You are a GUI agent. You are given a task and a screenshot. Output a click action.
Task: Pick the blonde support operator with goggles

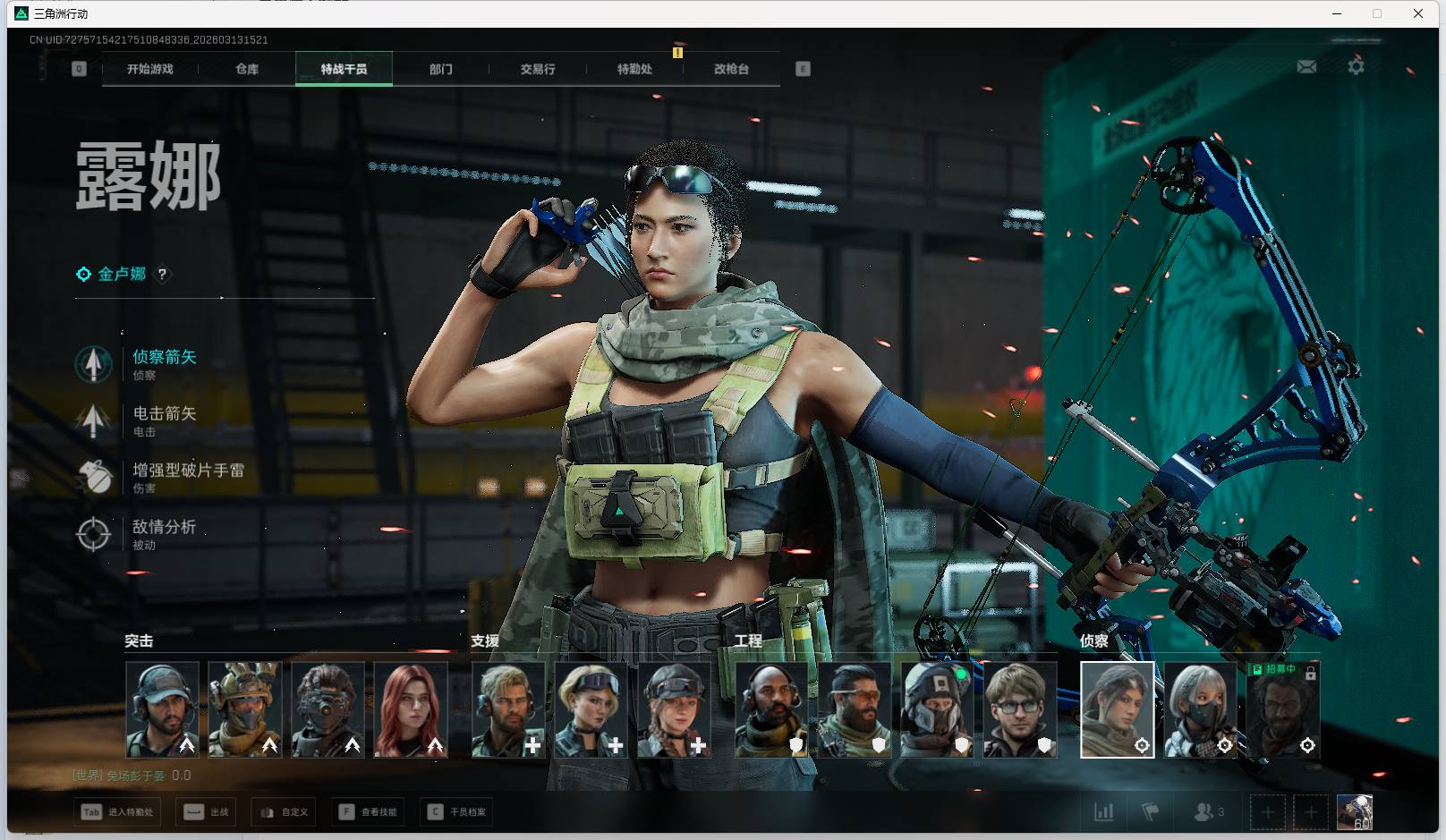pyautogui.click(x=591, y=709)
